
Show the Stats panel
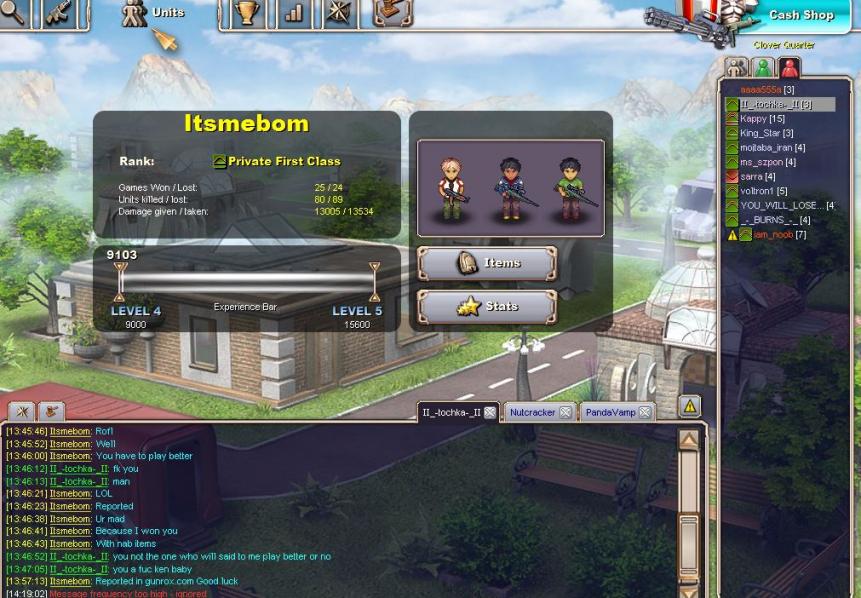[487, 307]
